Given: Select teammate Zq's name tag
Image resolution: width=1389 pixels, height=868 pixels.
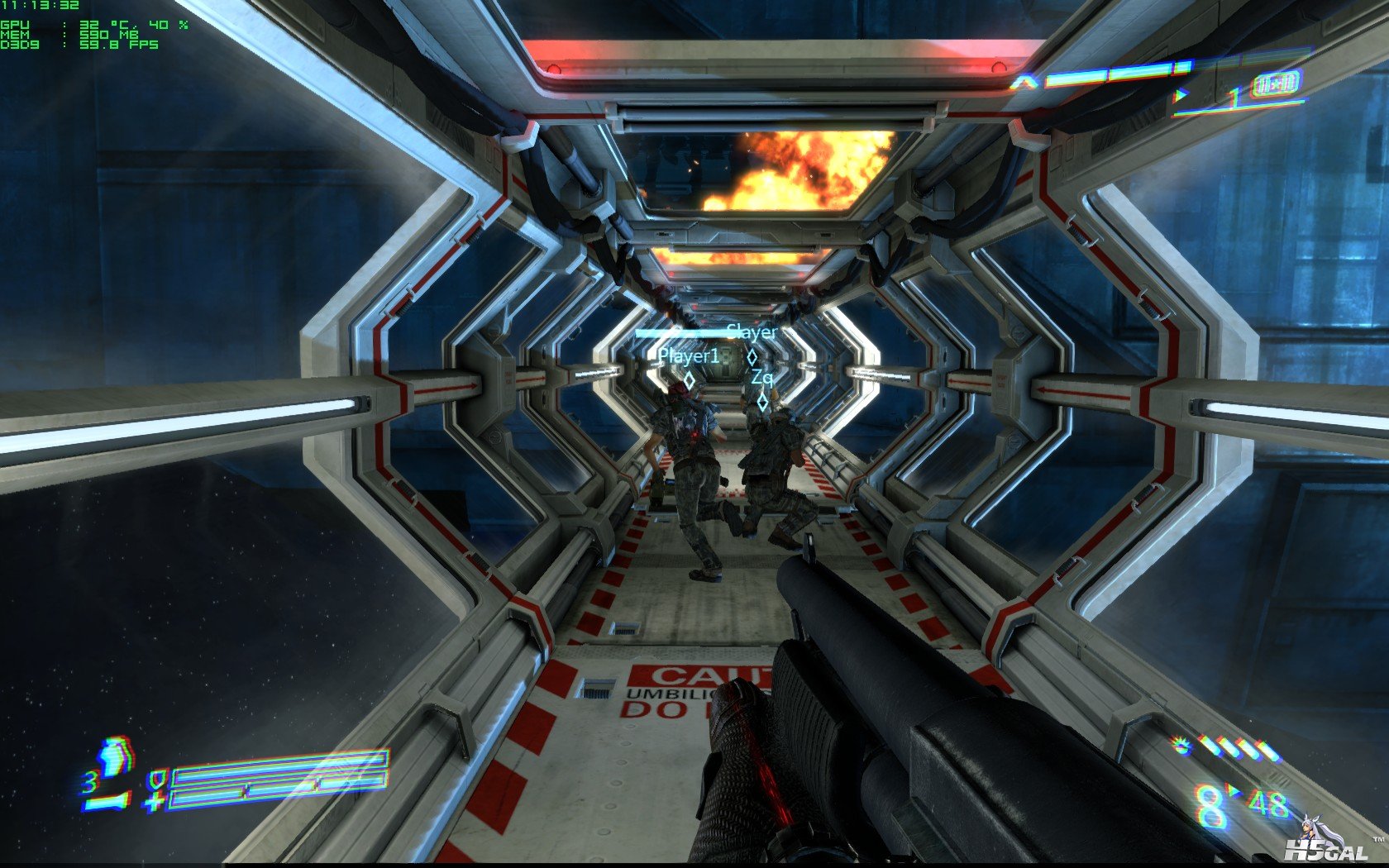Looking at the screenshot, I should (762, 378).
